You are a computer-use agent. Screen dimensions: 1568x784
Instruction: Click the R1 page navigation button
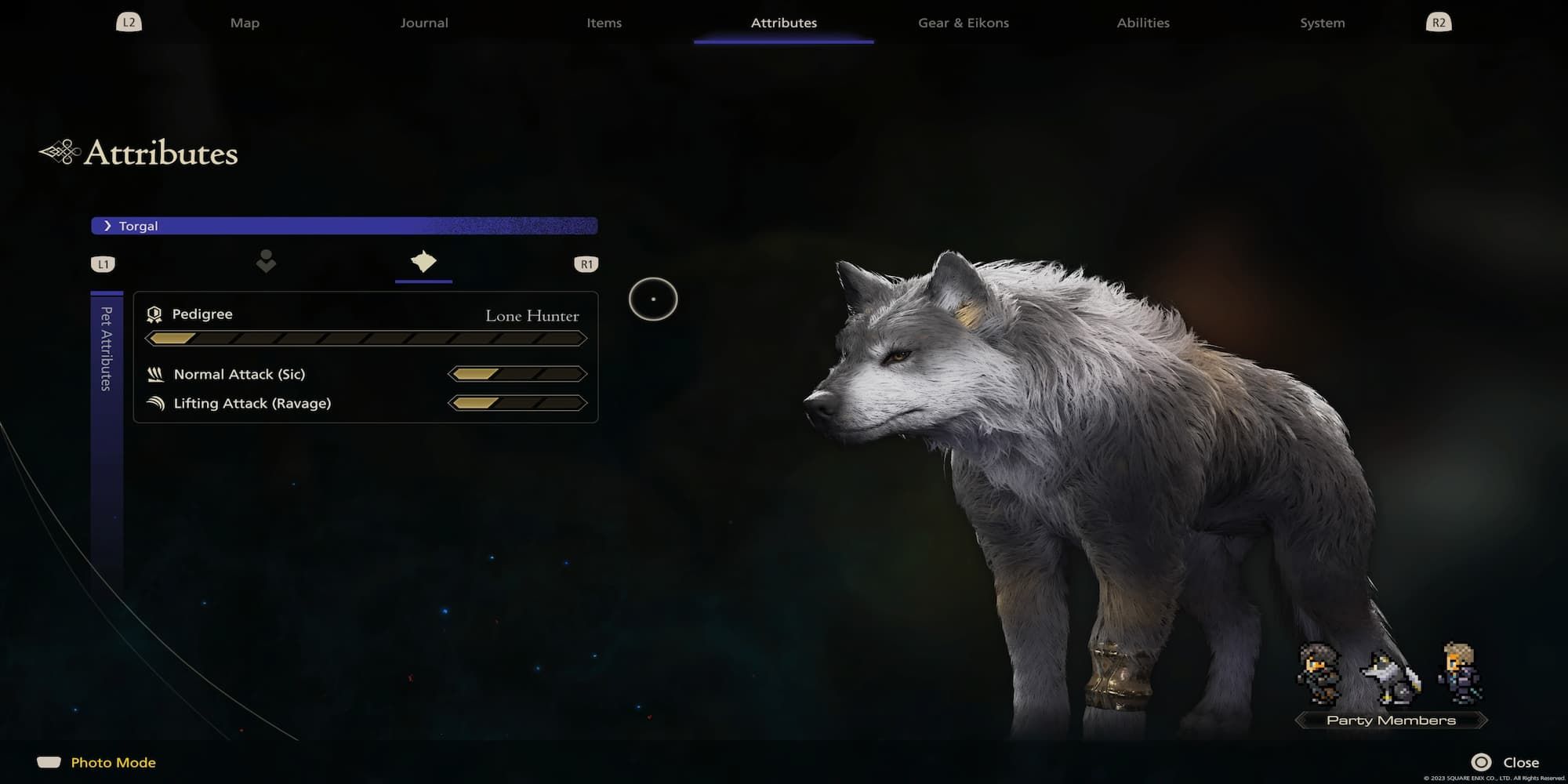[586, 263]
